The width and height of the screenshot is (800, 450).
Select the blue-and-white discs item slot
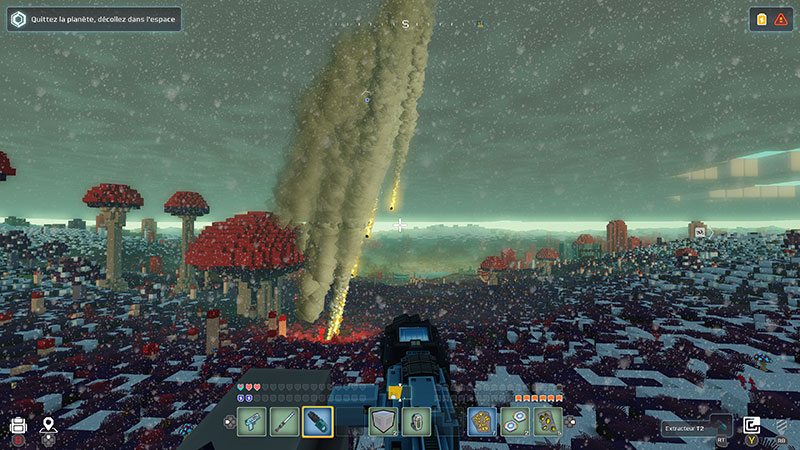[515, 422]
